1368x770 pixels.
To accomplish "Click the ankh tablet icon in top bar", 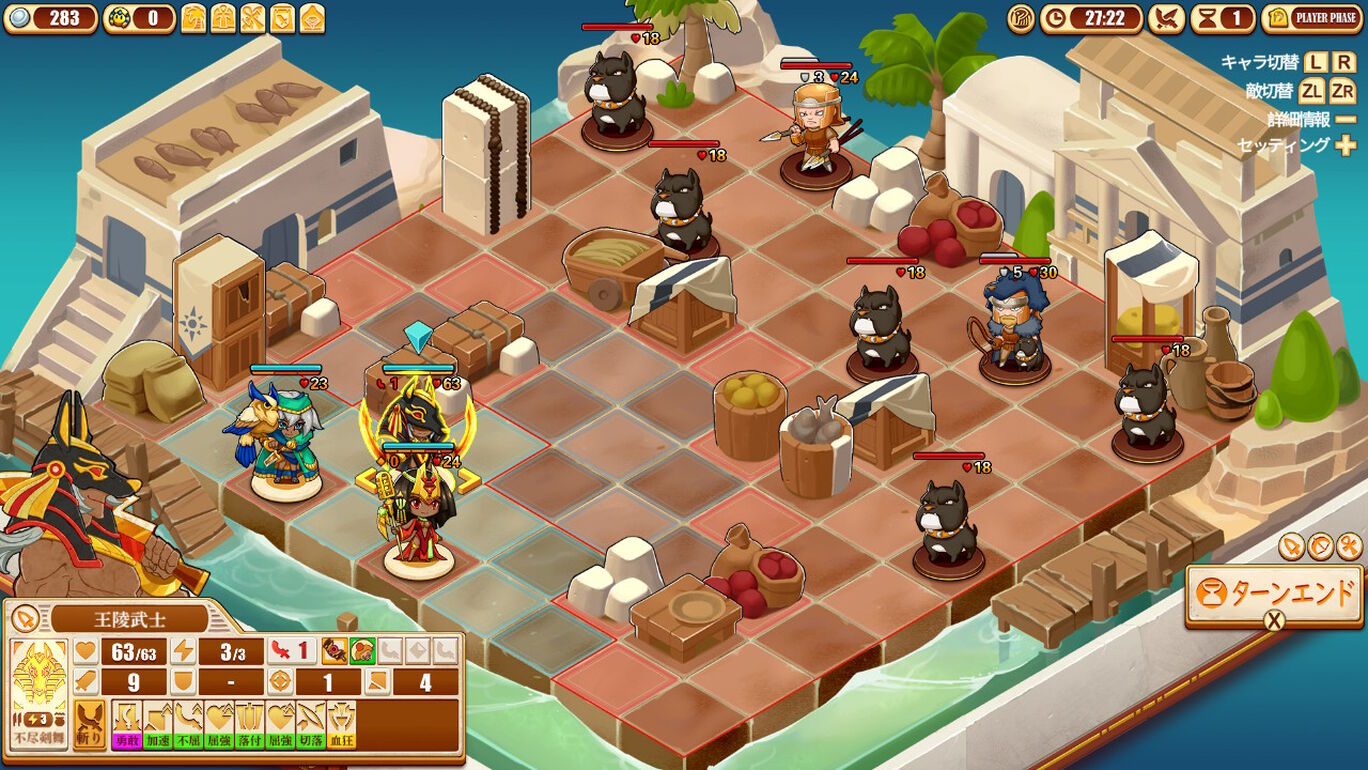I will pos(223,18).
